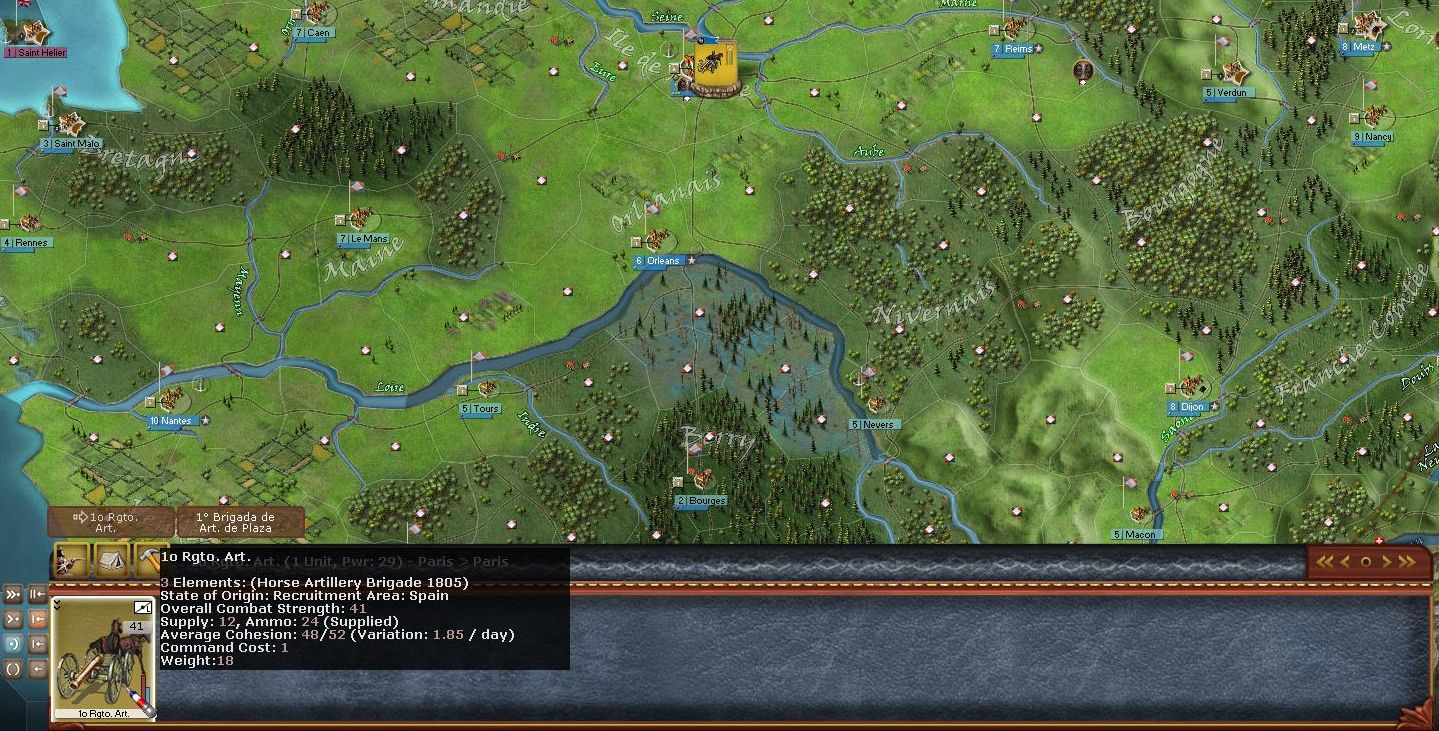The width and height of the screenshot is (1439, 731).
Task: Click the double-arrow march icon at left edge
Action: point(11,592)
